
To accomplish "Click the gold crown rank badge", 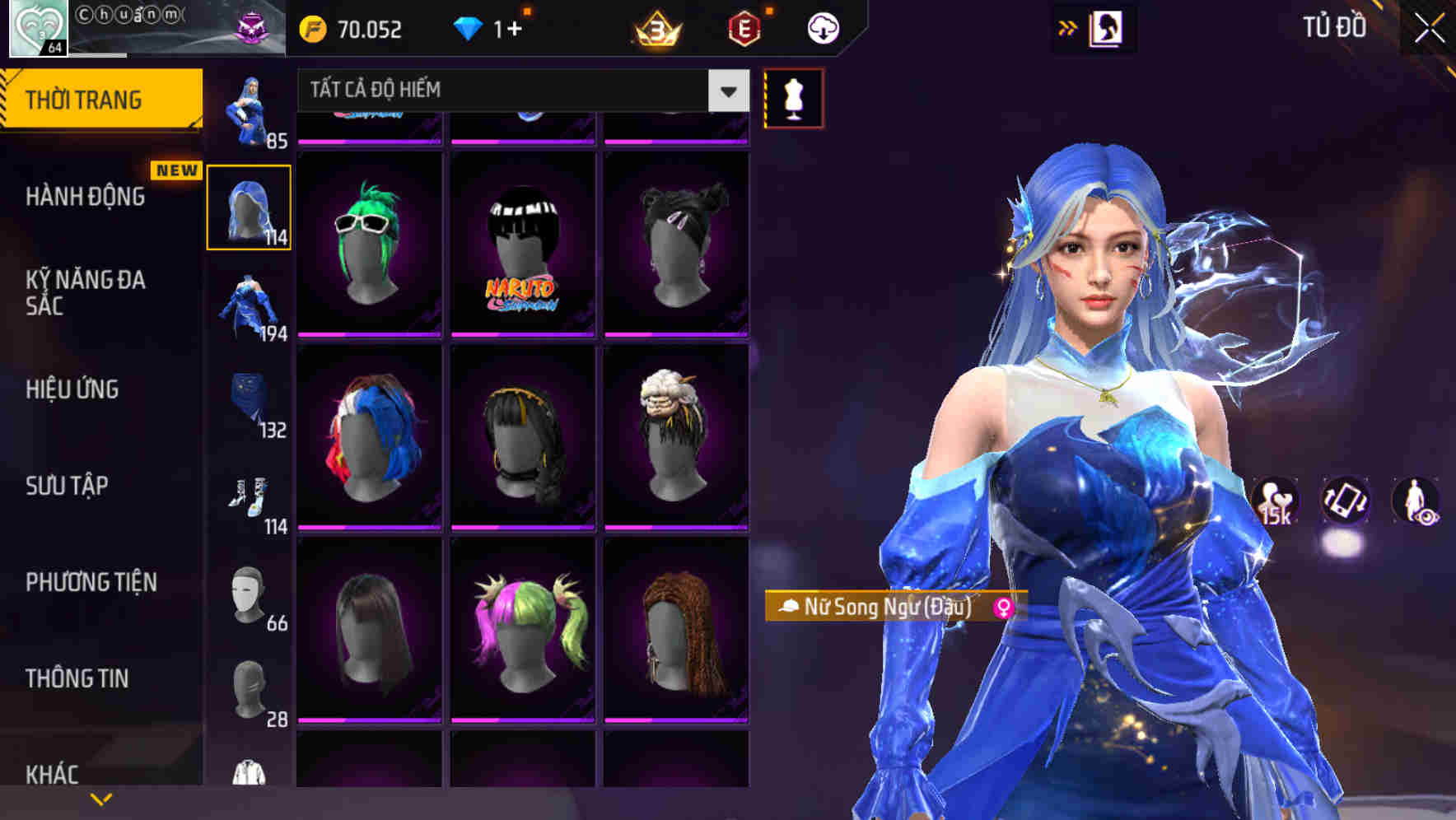I will (654, 30).
